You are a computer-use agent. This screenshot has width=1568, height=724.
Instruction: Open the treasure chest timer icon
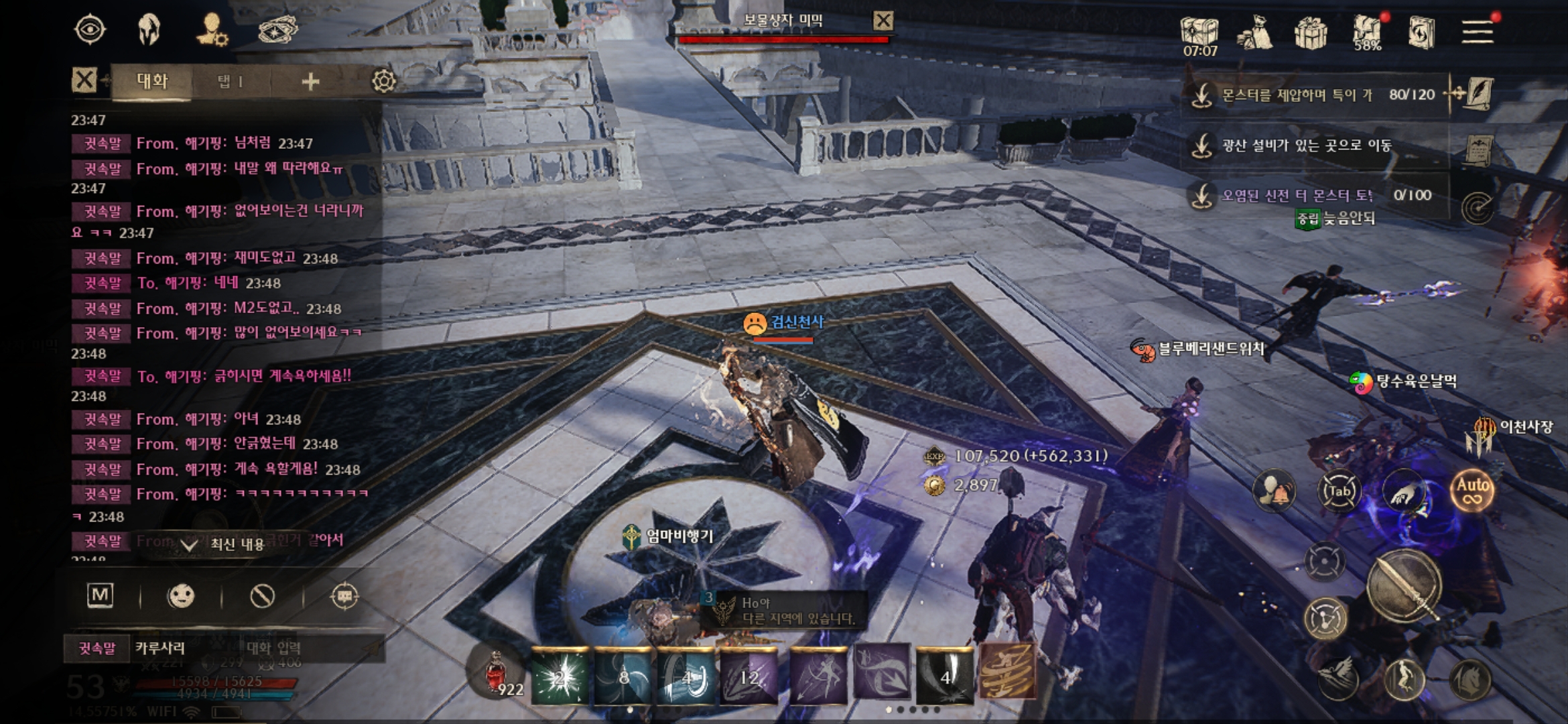pos(1199,34)
